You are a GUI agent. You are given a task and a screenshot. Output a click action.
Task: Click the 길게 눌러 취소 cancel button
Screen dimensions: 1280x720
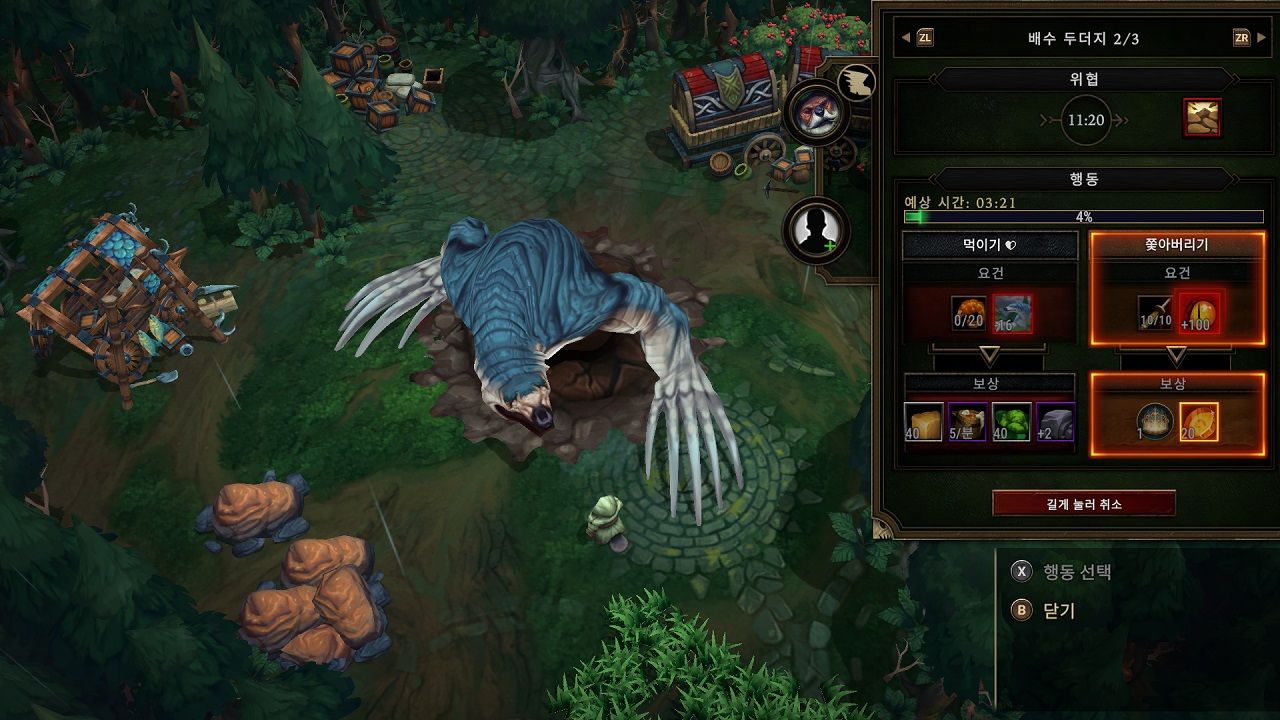[x=1083, y=504]
